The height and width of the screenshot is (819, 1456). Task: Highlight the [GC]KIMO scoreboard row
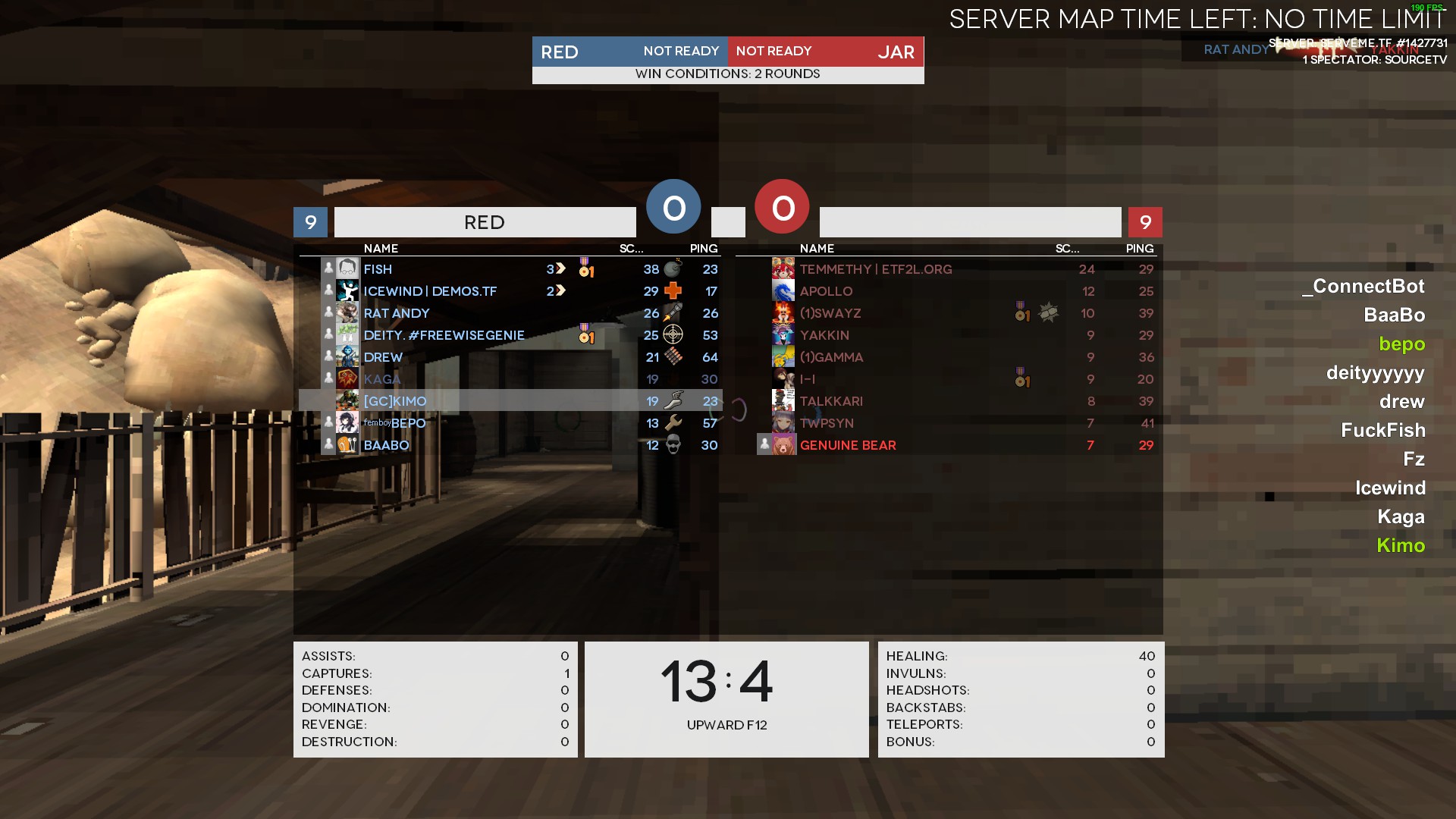(x=395, y=401)
